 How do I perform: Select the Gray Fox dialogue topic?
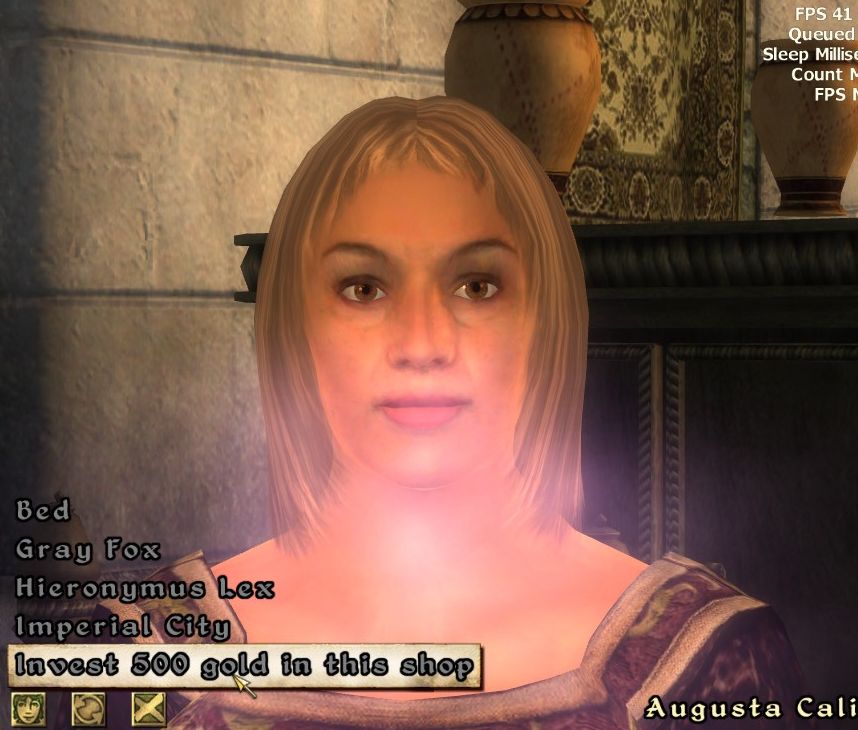[88, 549]
